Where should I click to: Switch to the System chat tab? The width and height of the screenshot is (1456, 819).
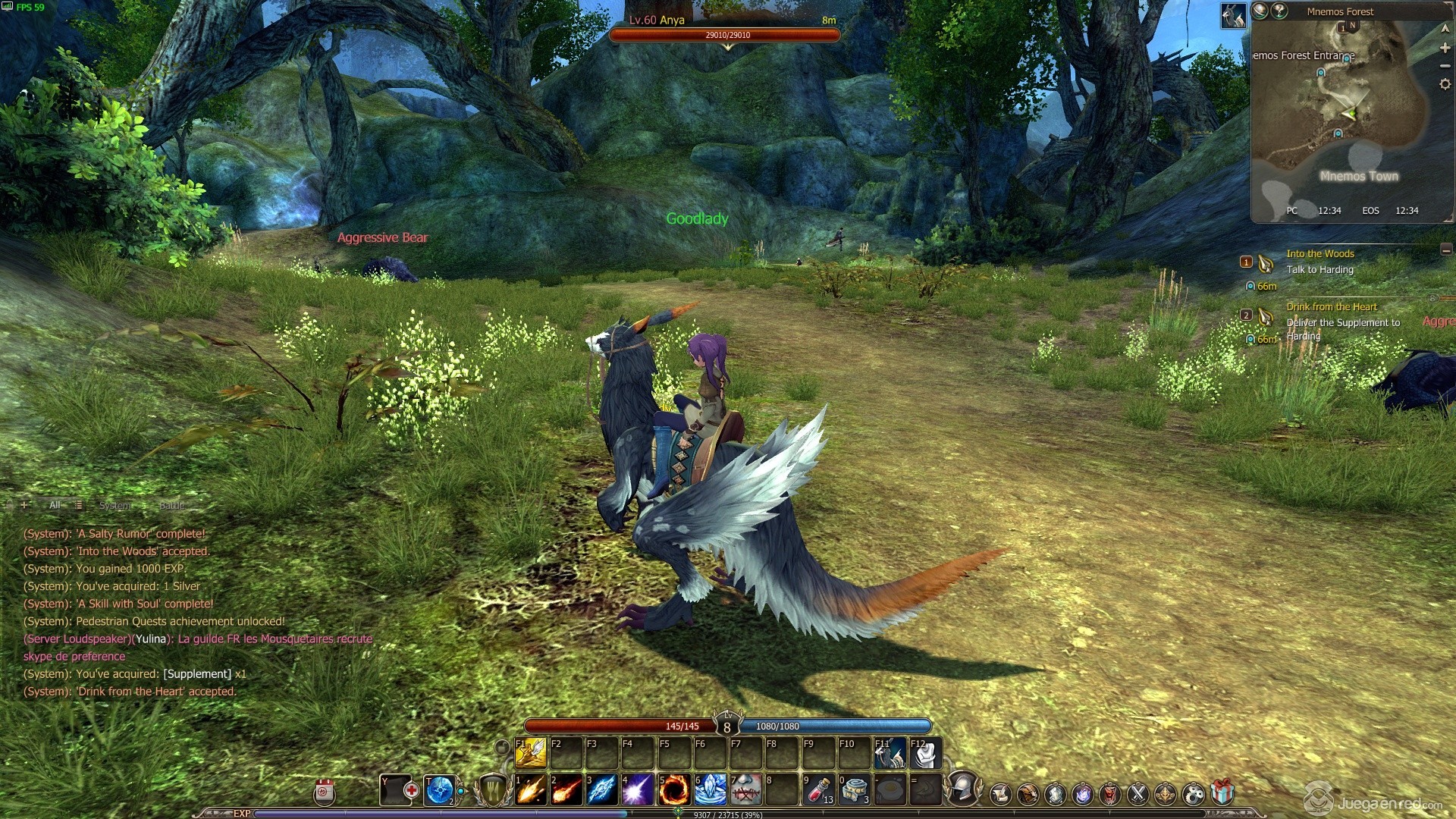[115, 505]
